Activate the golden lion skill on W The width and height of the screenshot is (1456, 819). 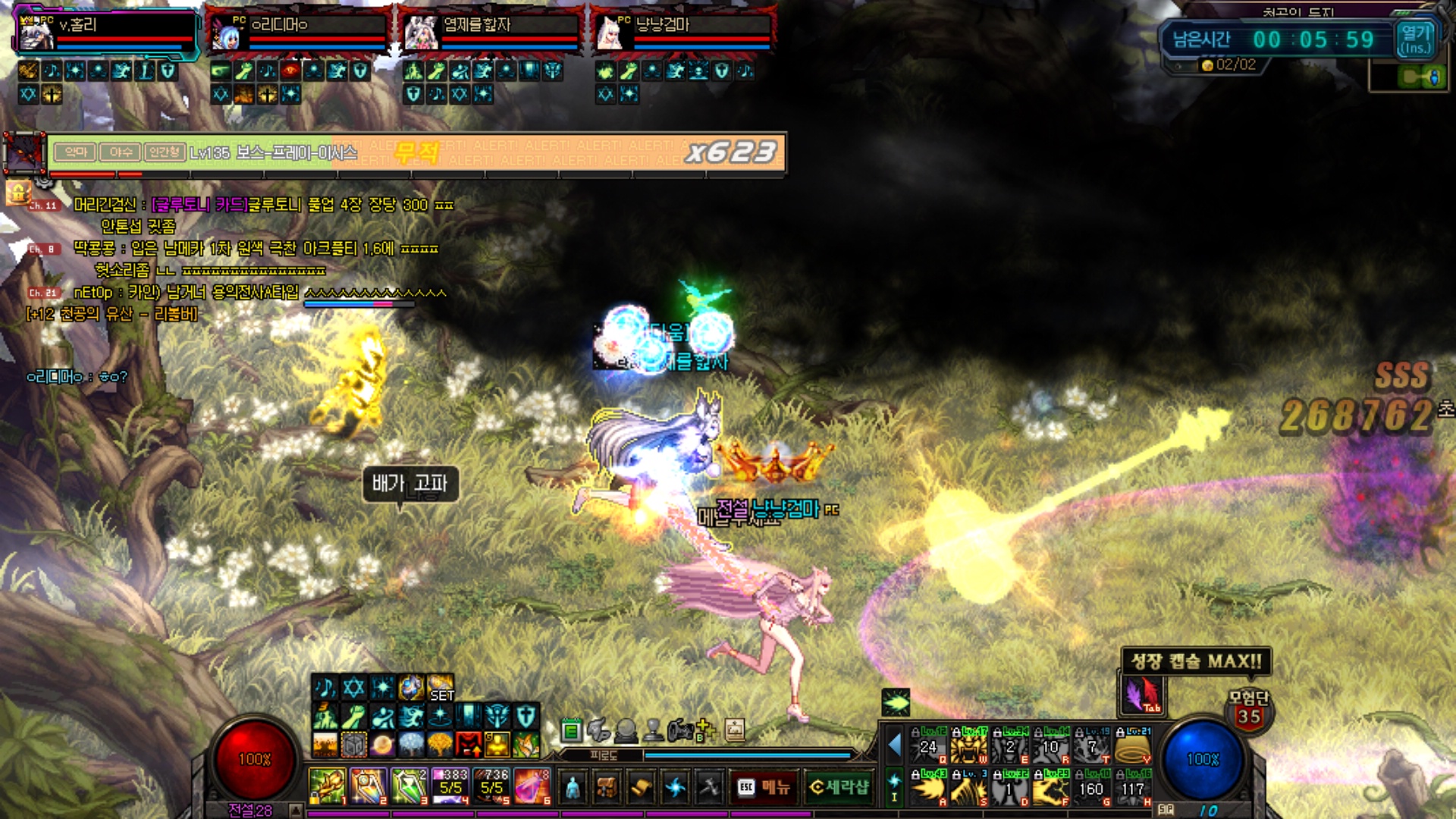click(x=969, y=745)
